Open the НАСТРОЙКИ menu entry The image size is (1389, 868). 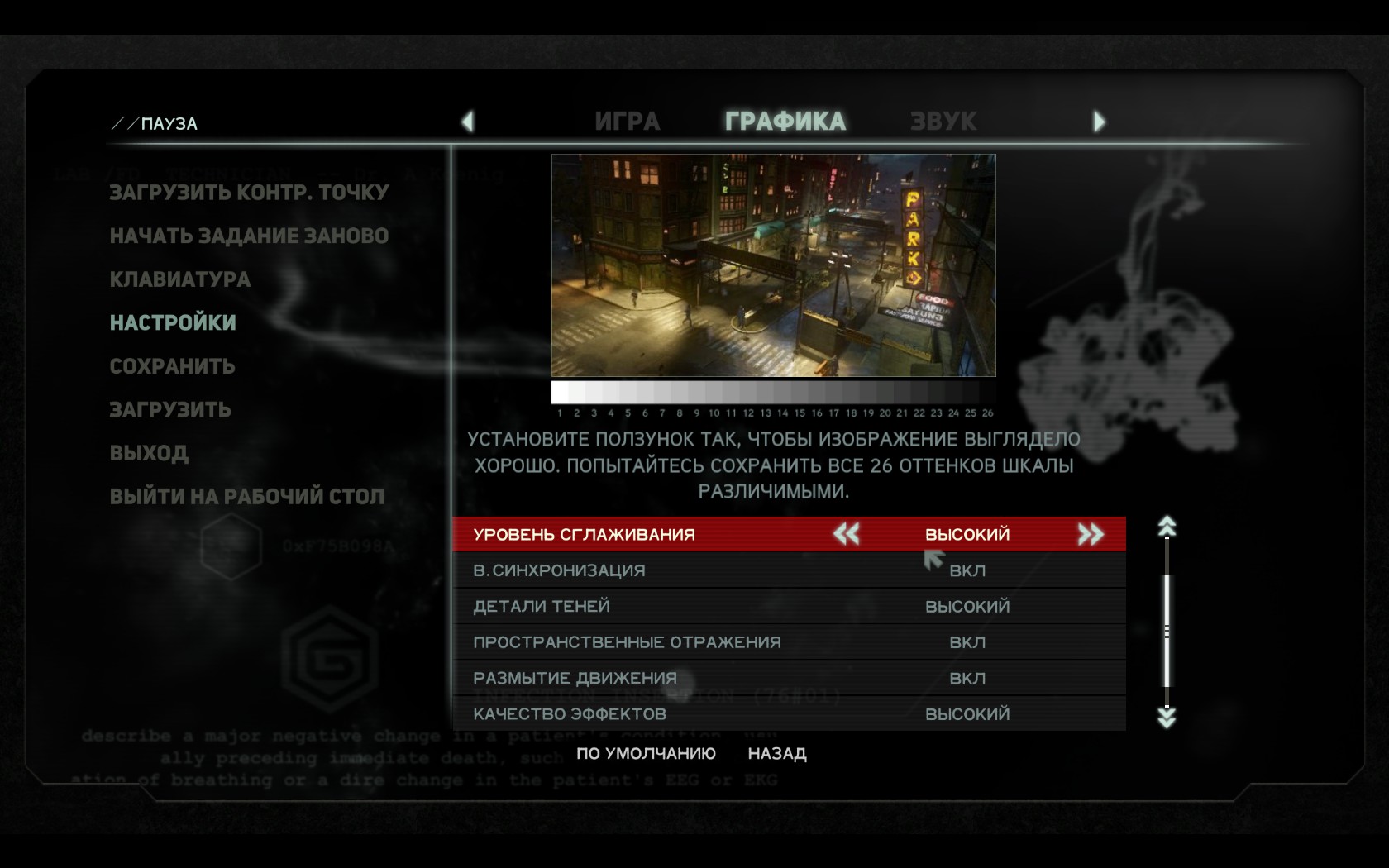click(x=173, y=322)
